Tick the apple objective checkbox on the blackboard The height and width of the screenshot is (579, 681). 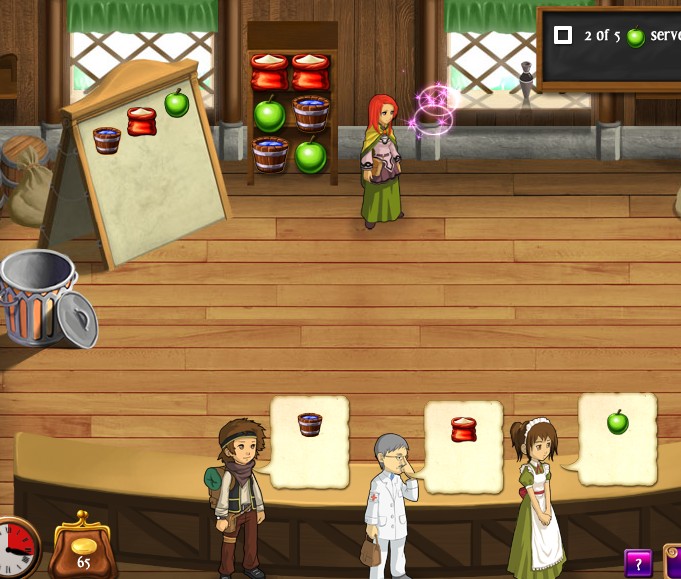pyautogui.click(x=563, y=36)
